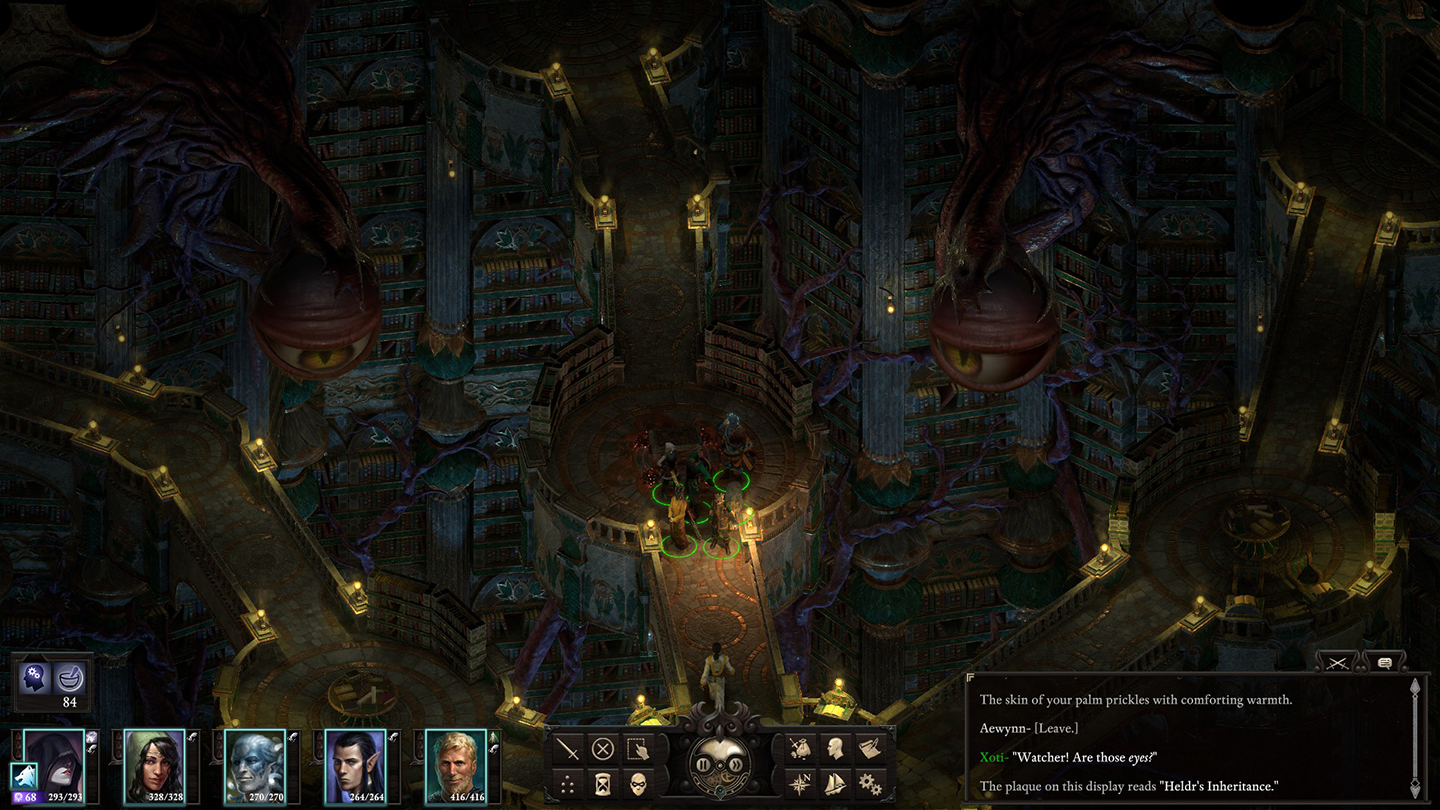Toggle fast-forward speed on the clock
Image resolution: width=1440 pixels, height=810 pixels.
(735, 765)
